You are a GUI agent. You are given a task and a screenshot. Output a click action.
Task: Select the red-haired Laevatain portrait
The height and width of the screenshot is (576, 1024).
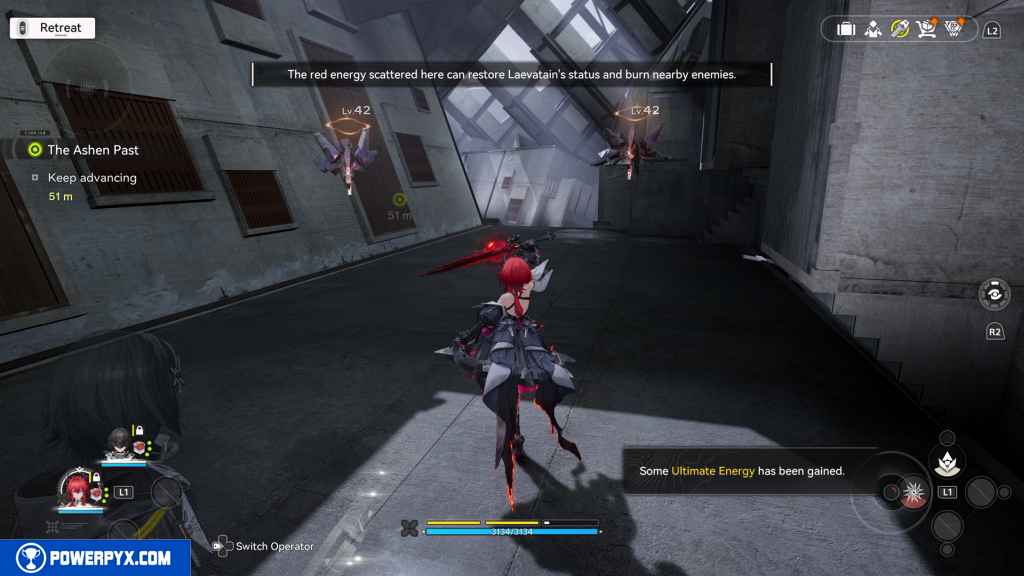point(78,488)
